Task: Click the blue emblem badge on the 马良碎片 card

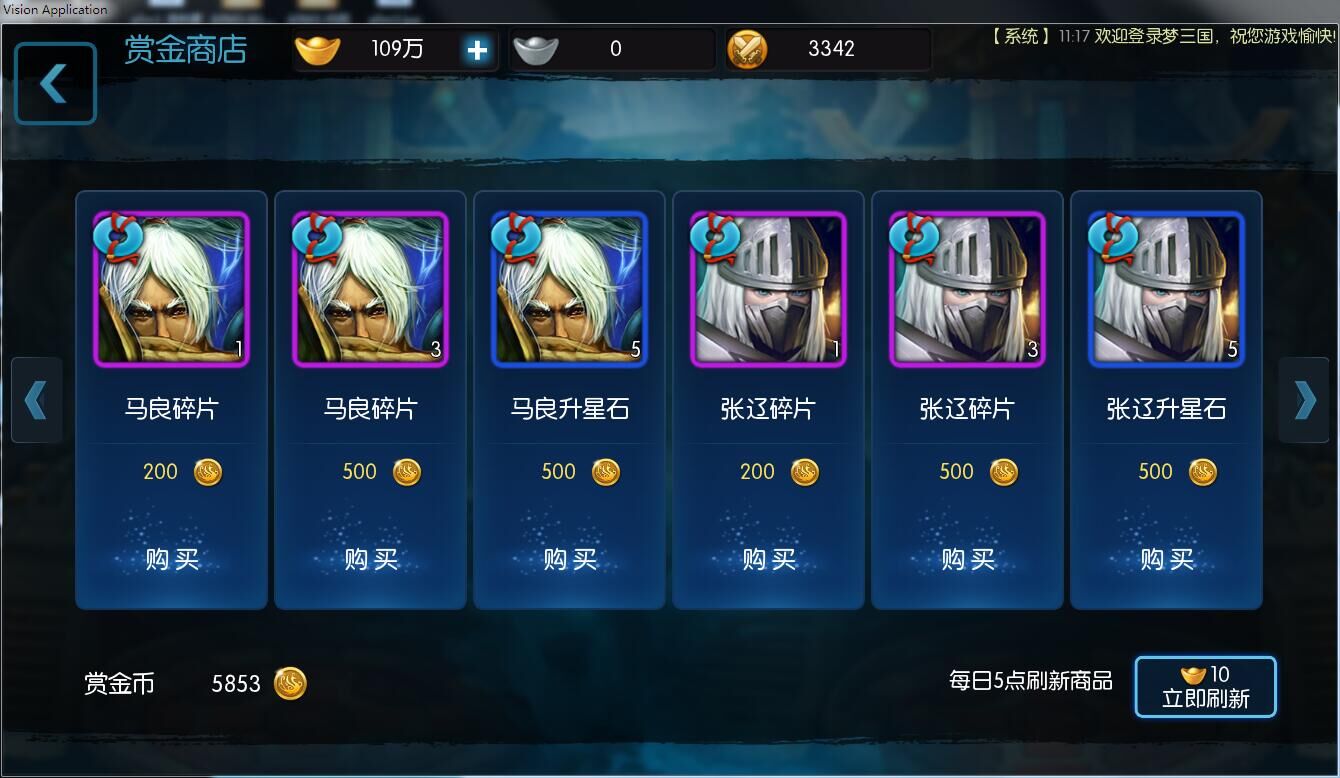Action: coord(117,237)
